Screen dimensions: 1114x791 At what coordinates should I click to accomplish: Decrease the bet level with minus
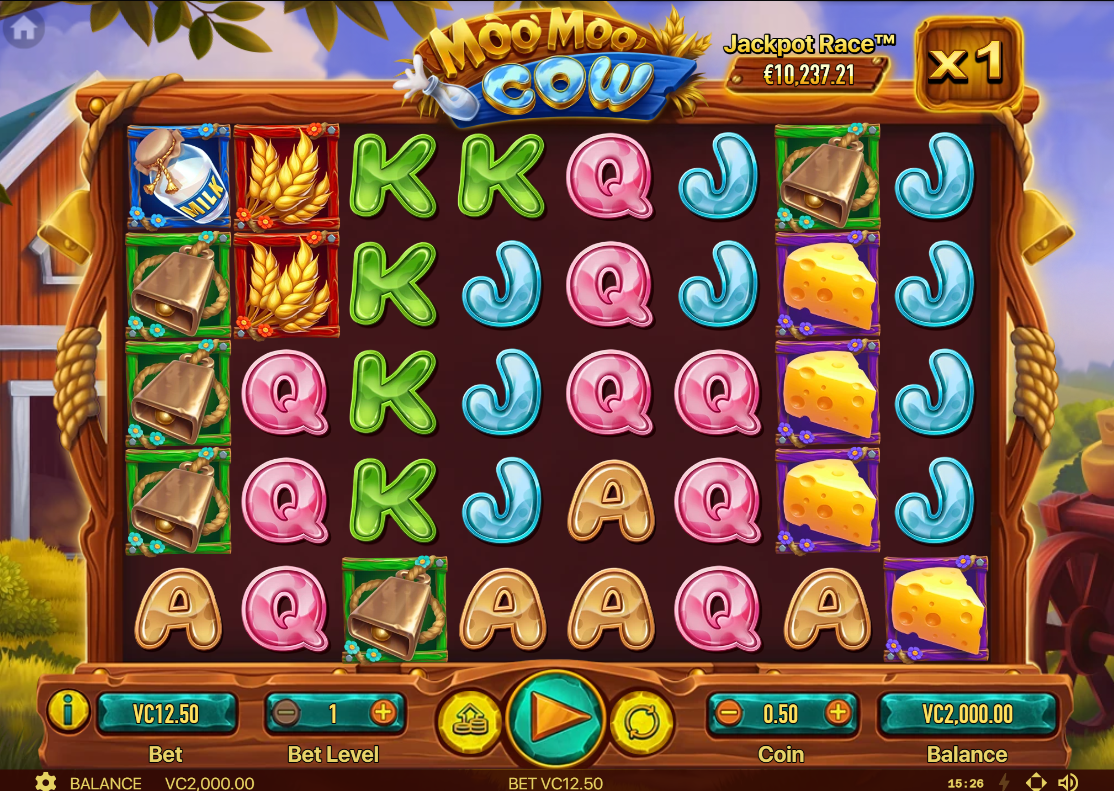tap(286, 713)
